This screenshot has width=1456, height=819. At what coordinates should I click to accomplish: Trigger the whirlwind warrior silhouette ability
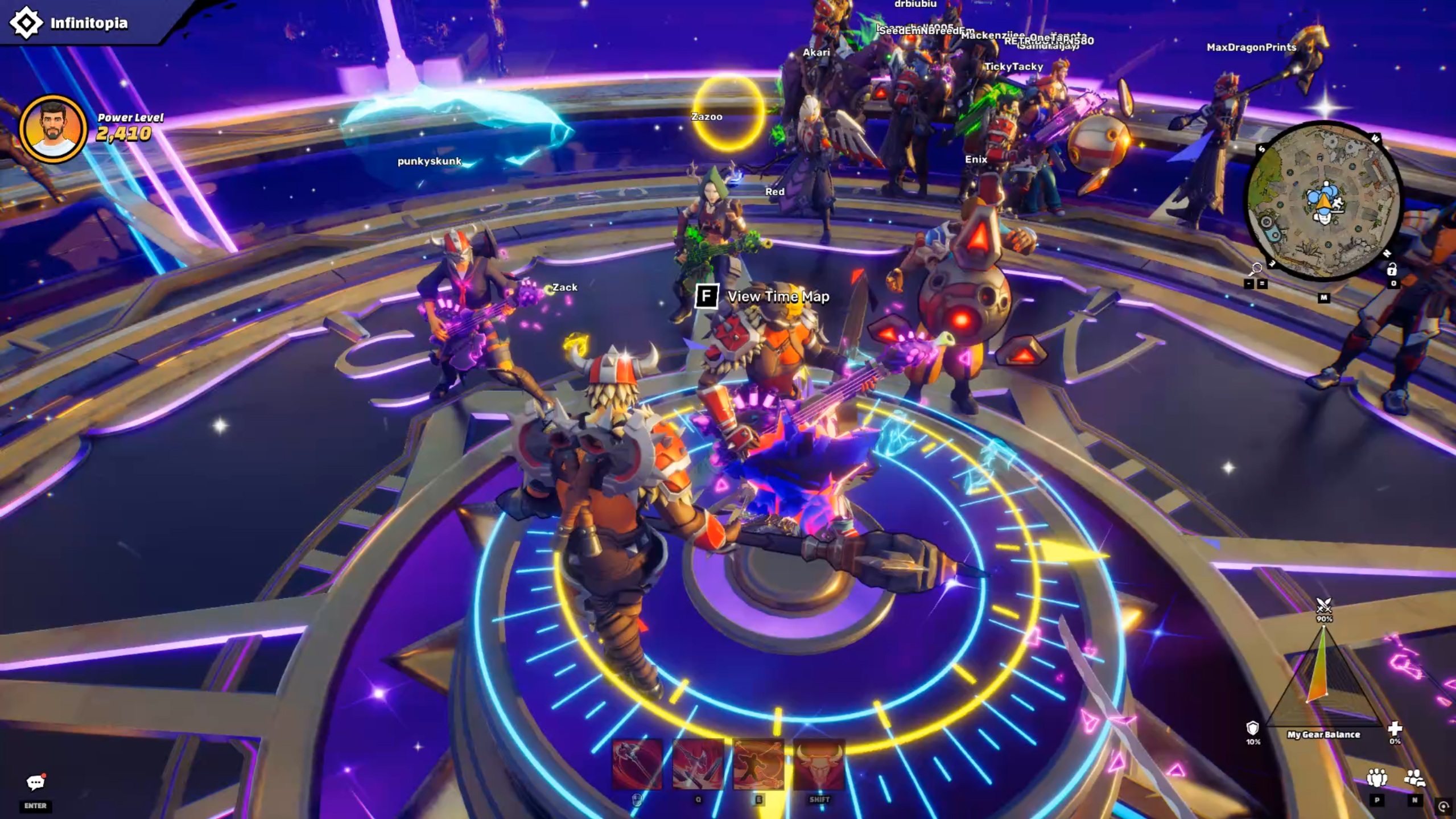758,764
